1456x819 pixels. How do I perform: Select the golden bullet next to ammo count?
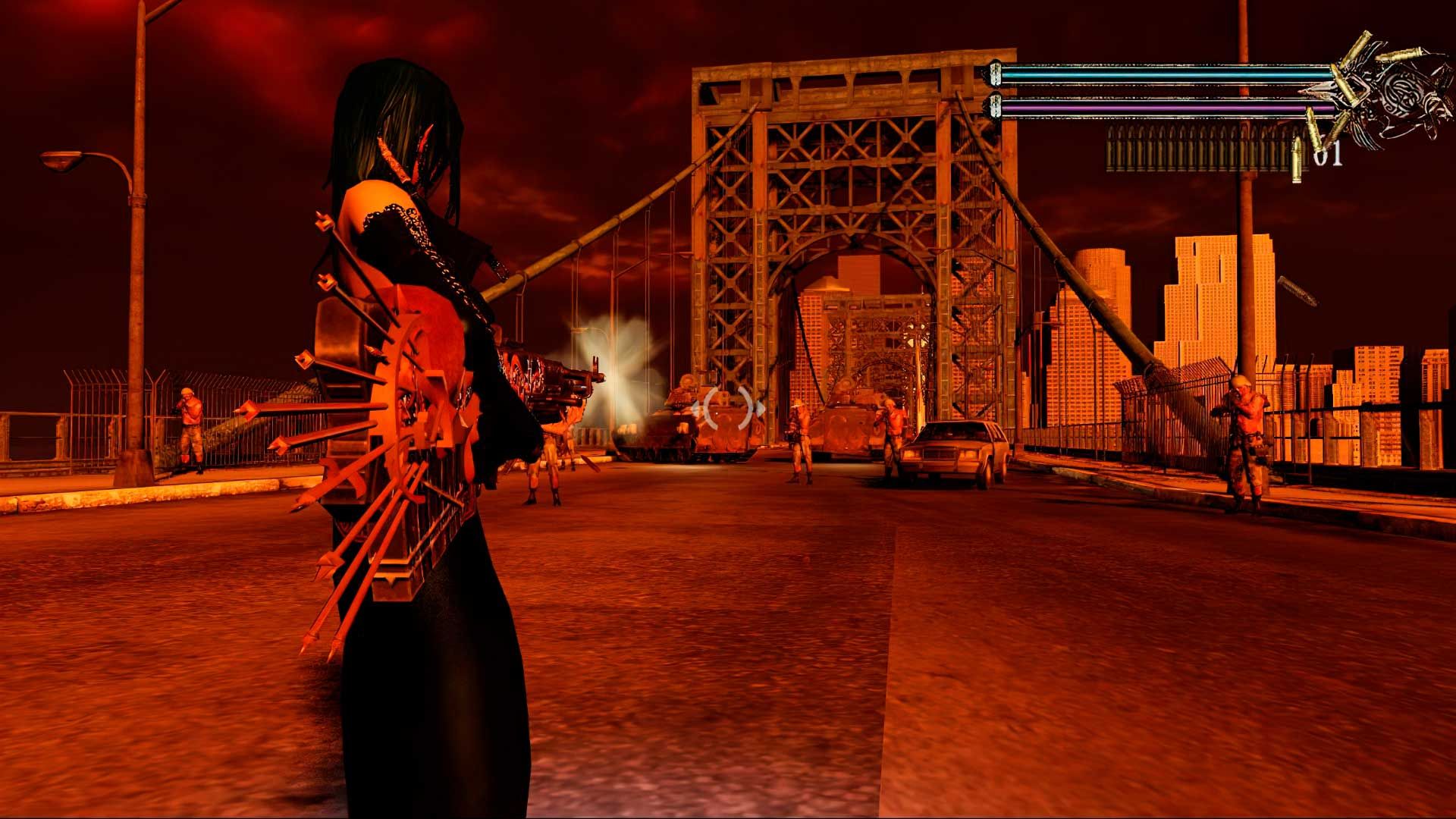coord(1296,157)
